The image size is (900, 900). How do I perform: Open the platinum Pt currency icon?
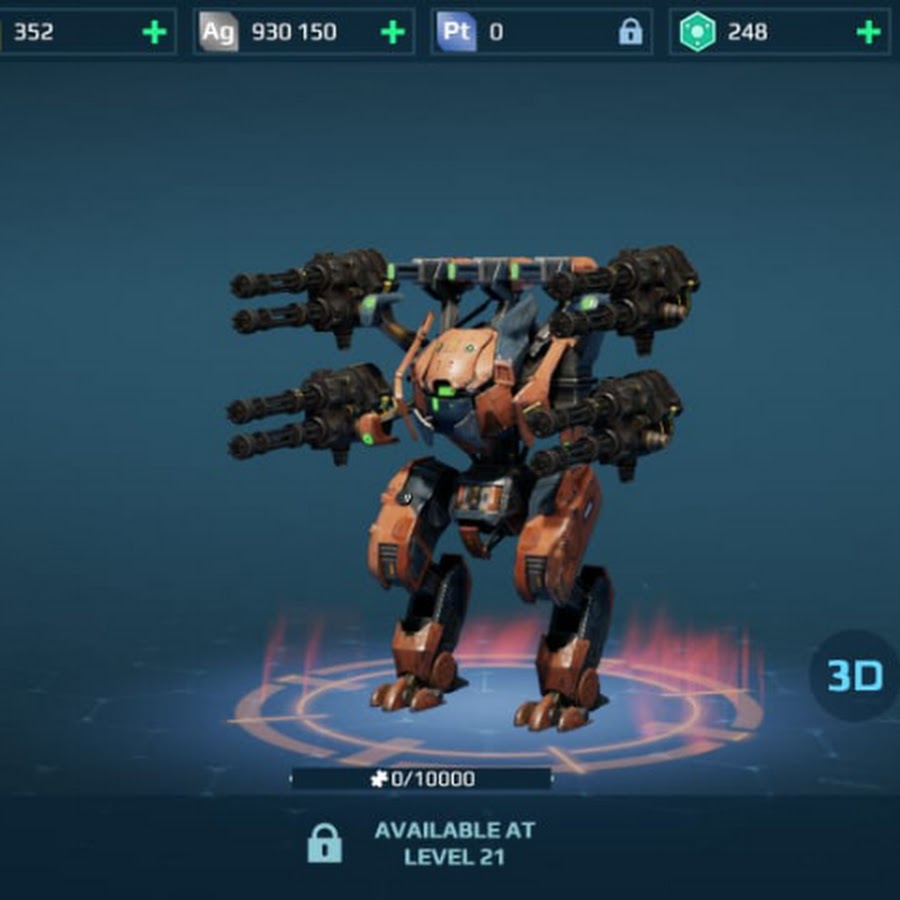456,32
